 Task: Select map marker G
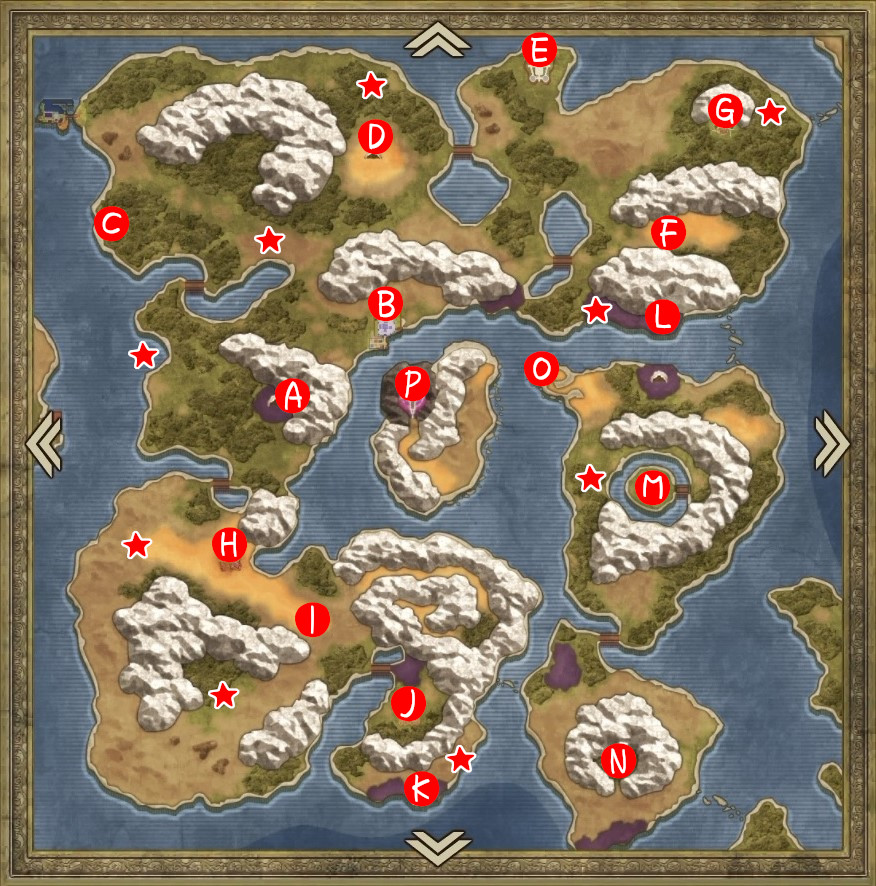coord(725,110)
